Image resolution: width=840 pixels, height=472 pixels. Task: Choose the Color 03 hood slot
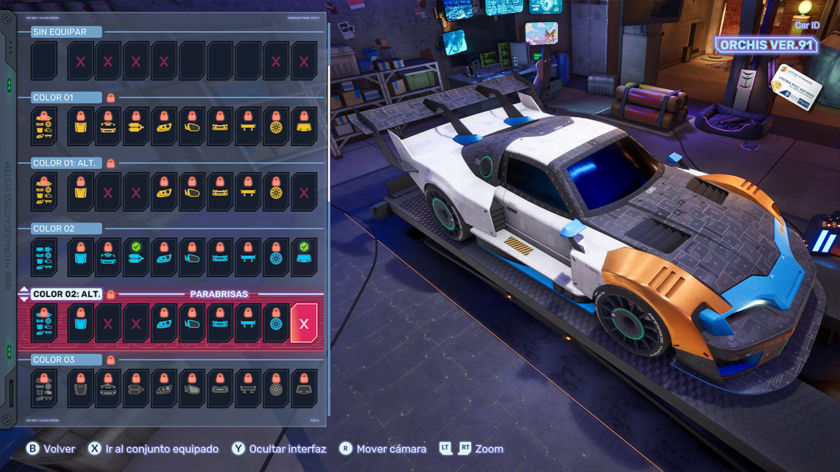(80, 389)
